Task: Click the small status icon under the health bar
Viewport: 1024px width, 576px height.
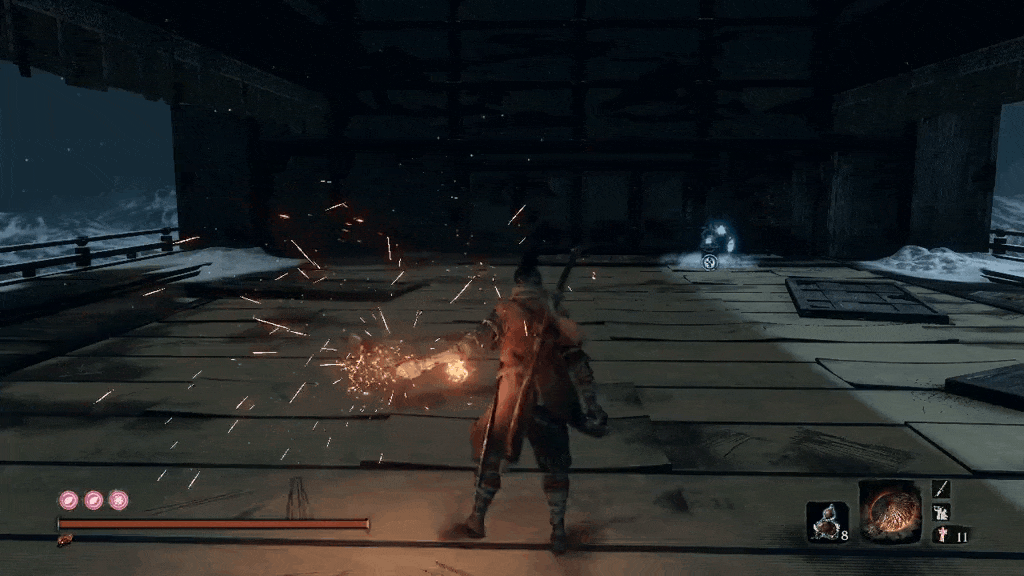Action: (65, 540)
